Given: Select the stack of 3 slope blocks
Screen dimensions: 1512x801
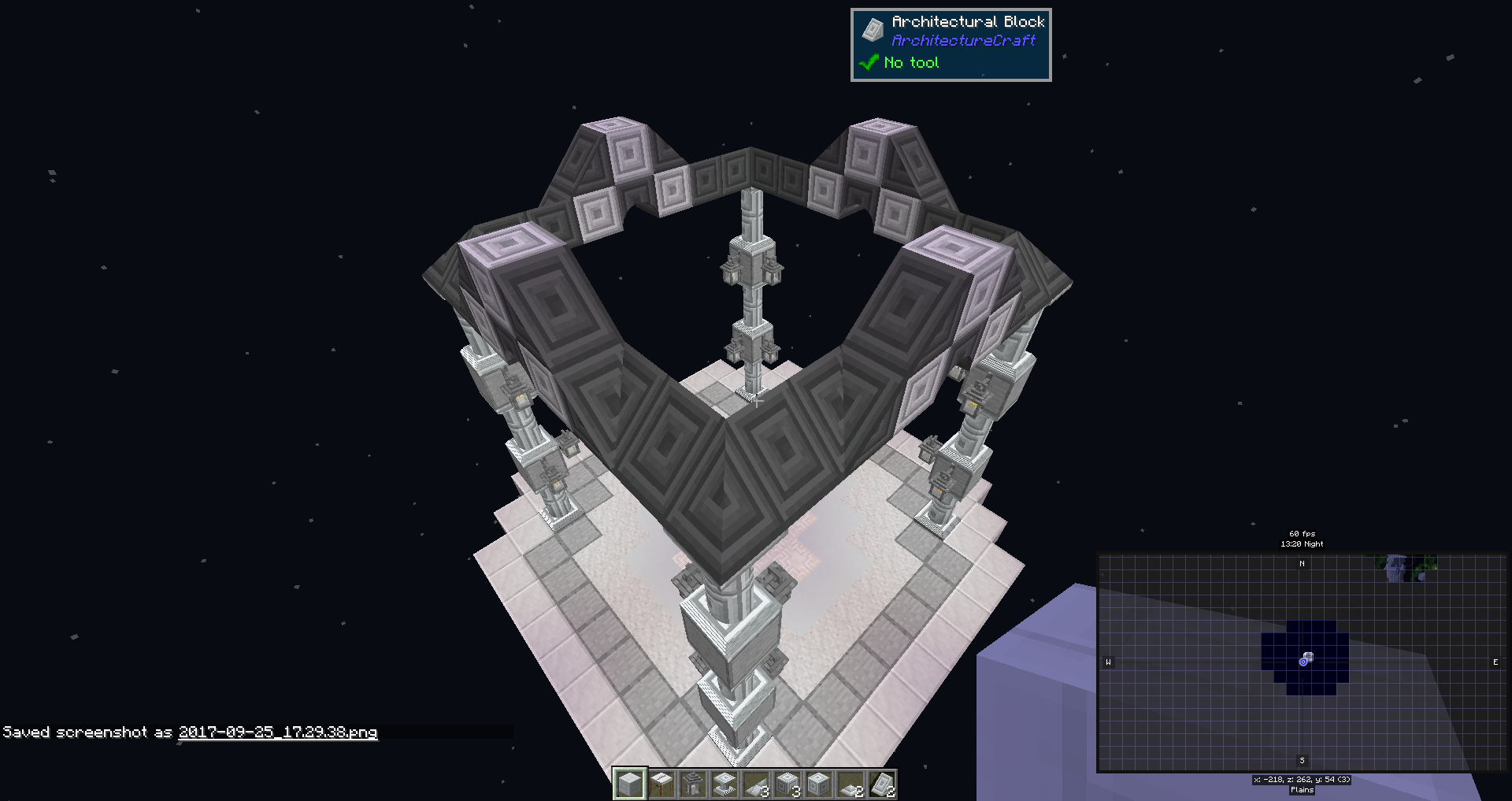Looking at the screenshot, I should 757,784.
